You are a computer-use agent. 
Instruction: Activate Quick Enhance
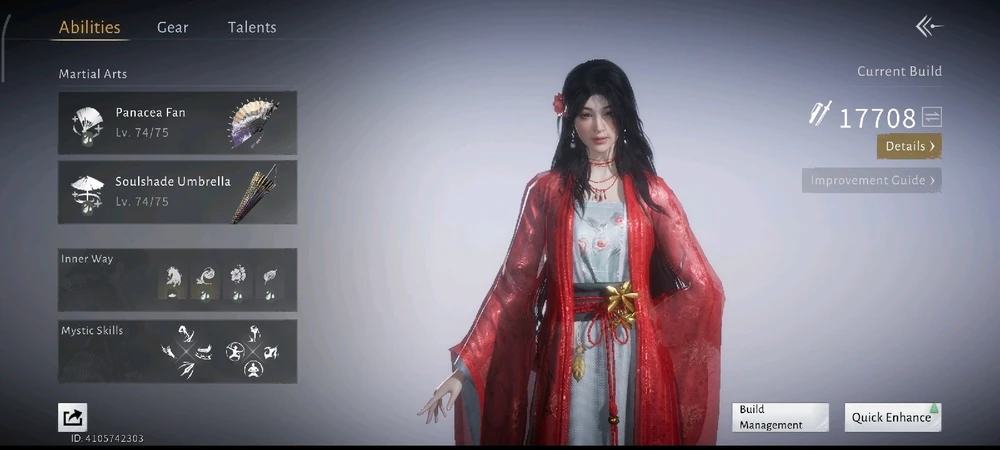[892, 417]
